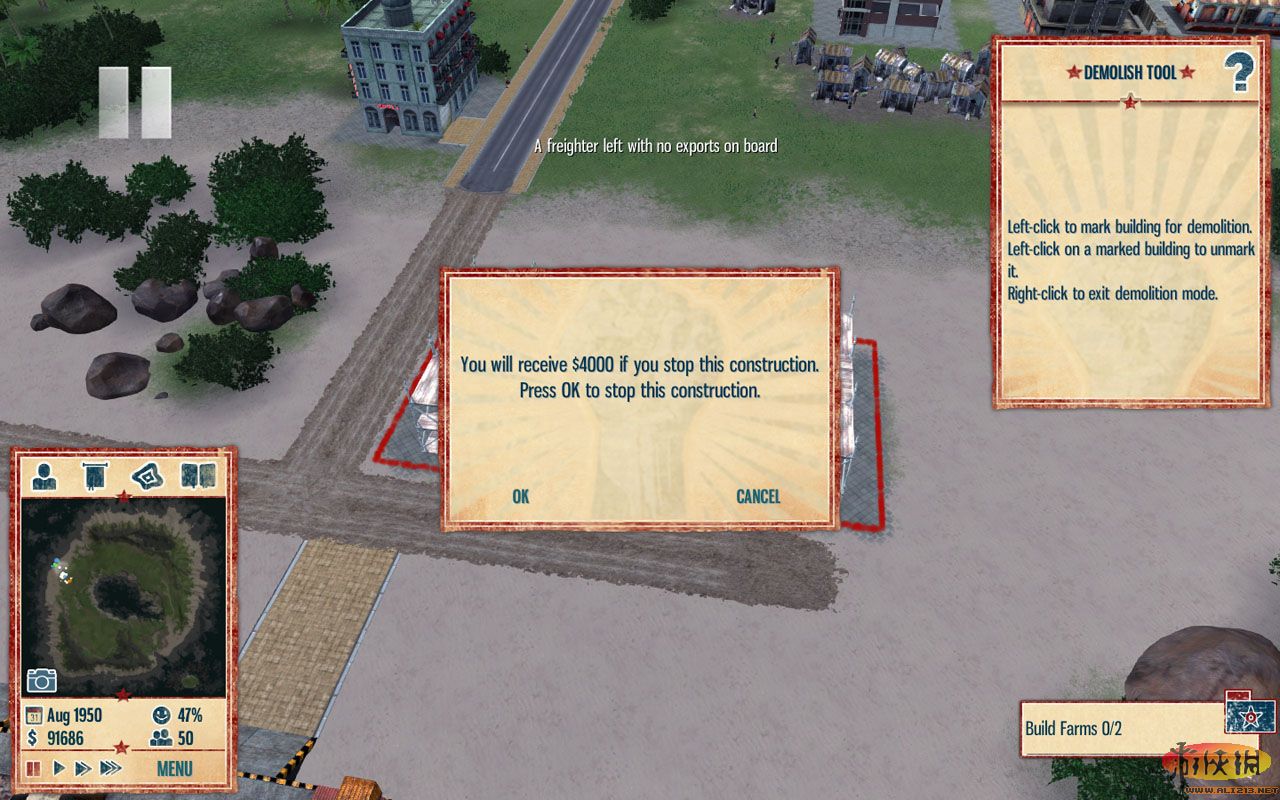The width and height of the screenshot is (1280, 800).
Task: Select the banner scroll icon above minimap
Action: click(96, 476)
